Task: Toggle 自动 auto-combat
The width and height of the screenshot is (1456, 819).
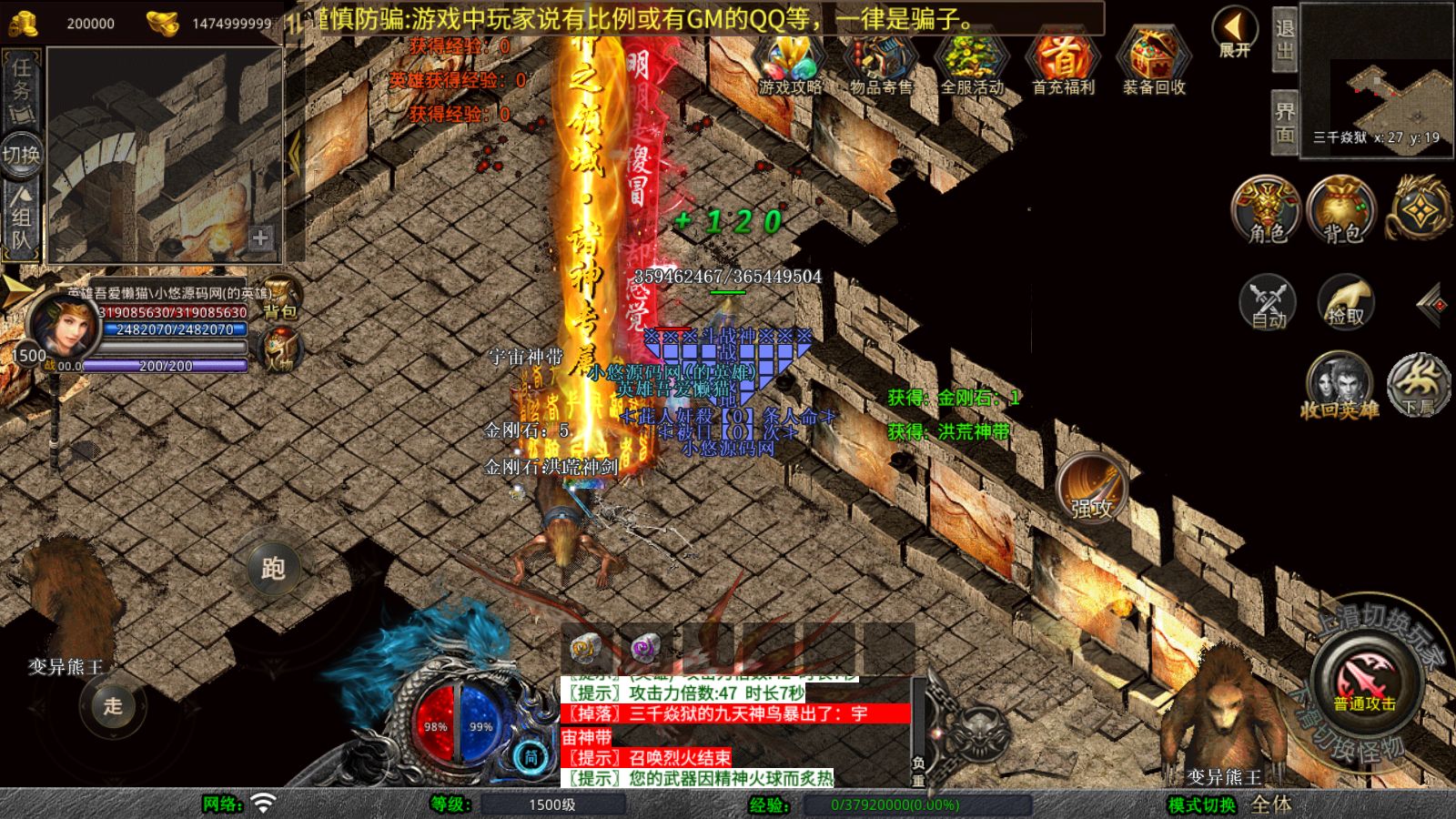Action: (1268, 302)
